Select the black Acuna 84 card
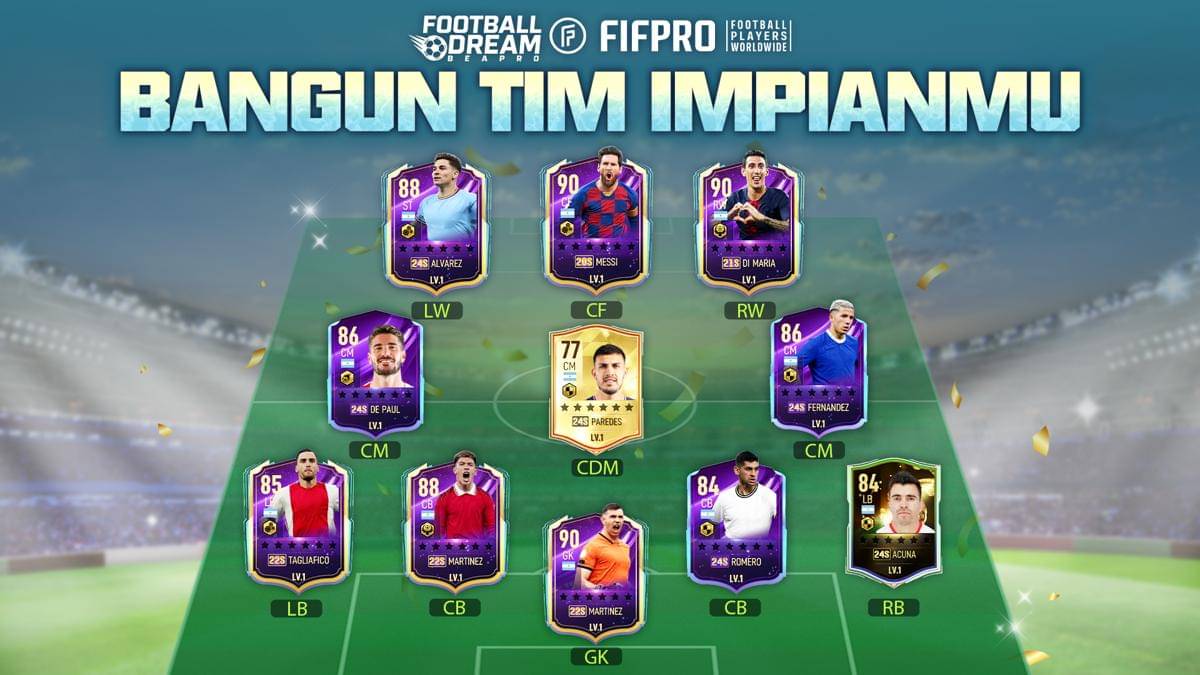This screenshot has height=675, width=1200. click(x=893, y=520)
